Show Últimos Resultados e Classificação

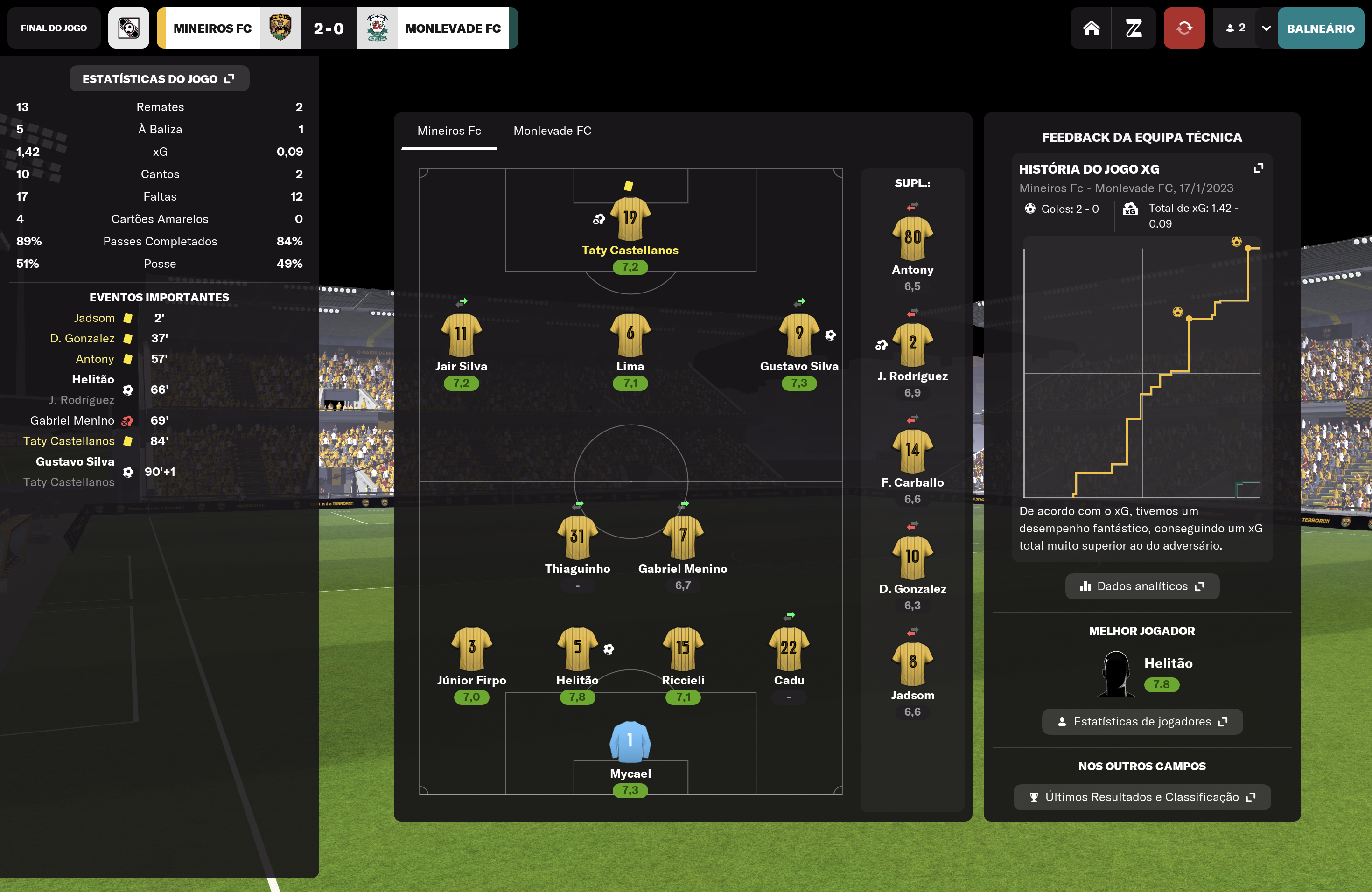click(1141, 797)
